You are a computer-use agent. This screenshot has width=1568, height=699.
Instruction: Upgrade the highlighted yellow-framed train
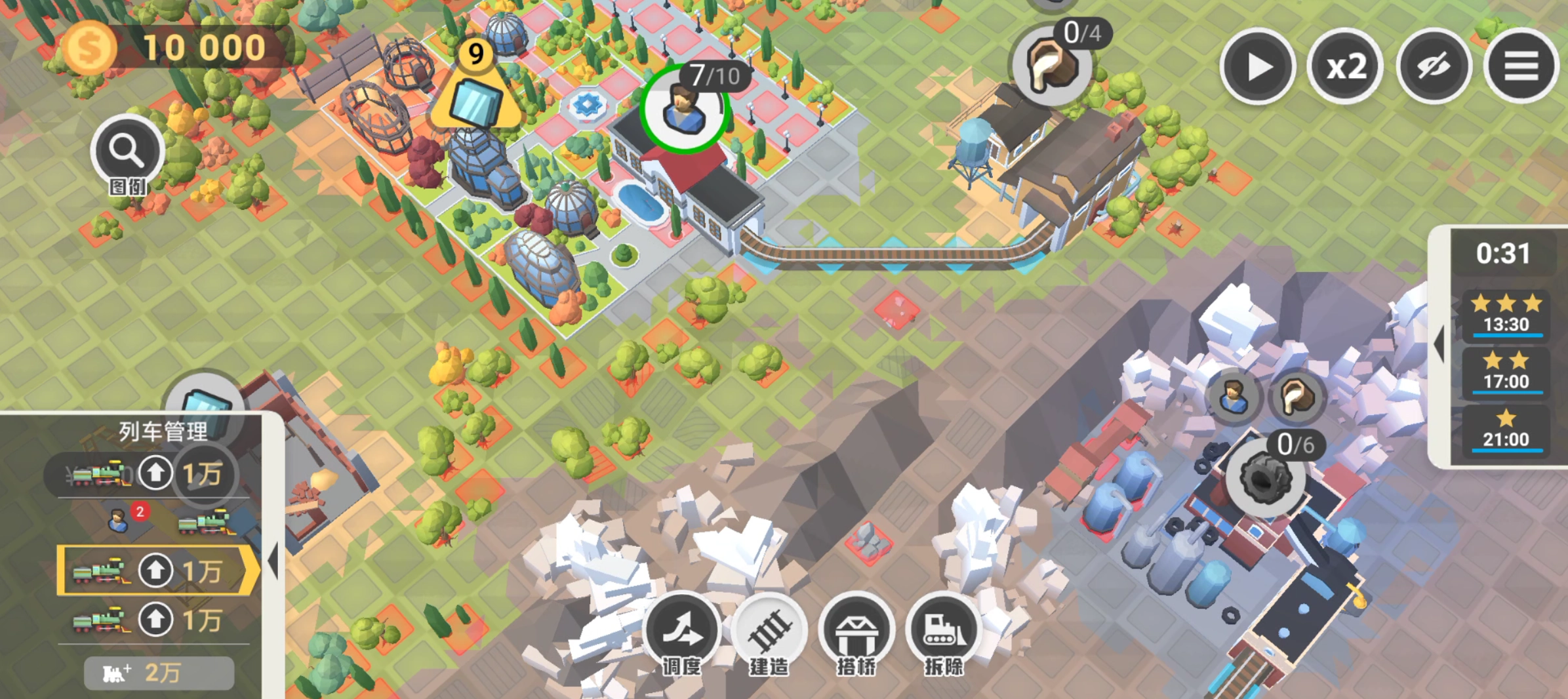(x=155, y=570)
